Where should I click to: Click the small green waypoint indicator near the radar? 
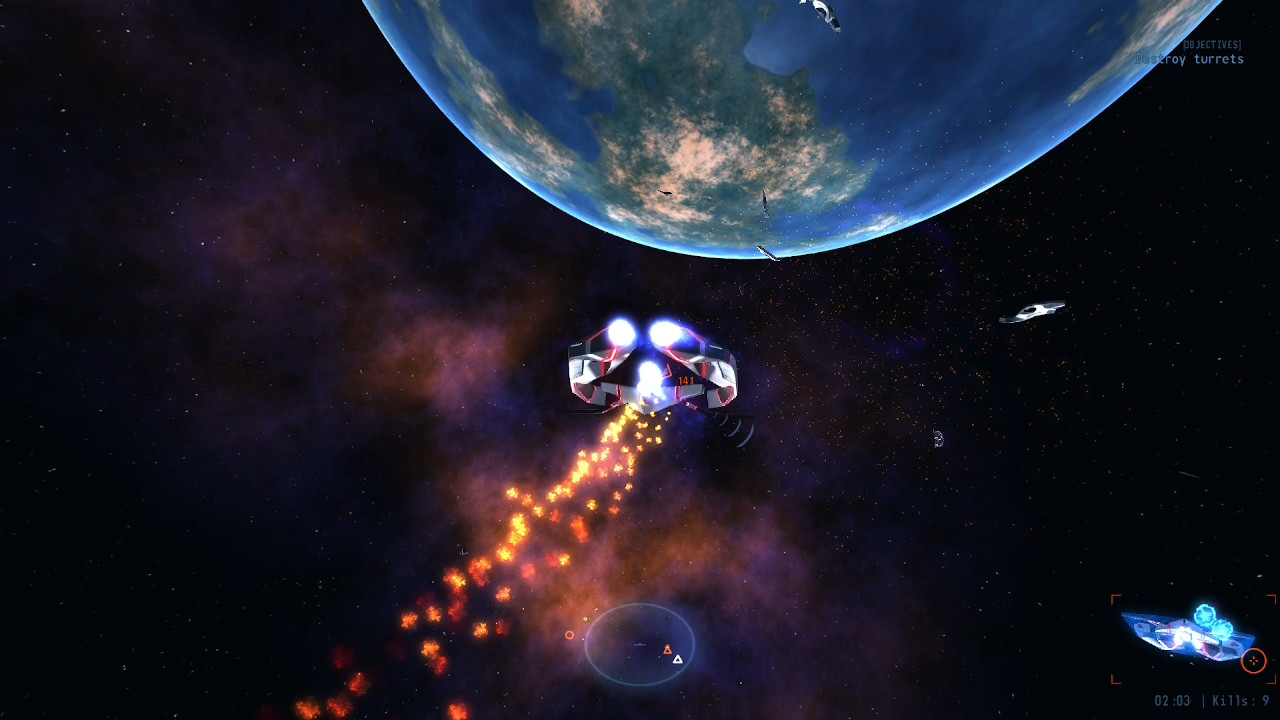pos(585,619)
